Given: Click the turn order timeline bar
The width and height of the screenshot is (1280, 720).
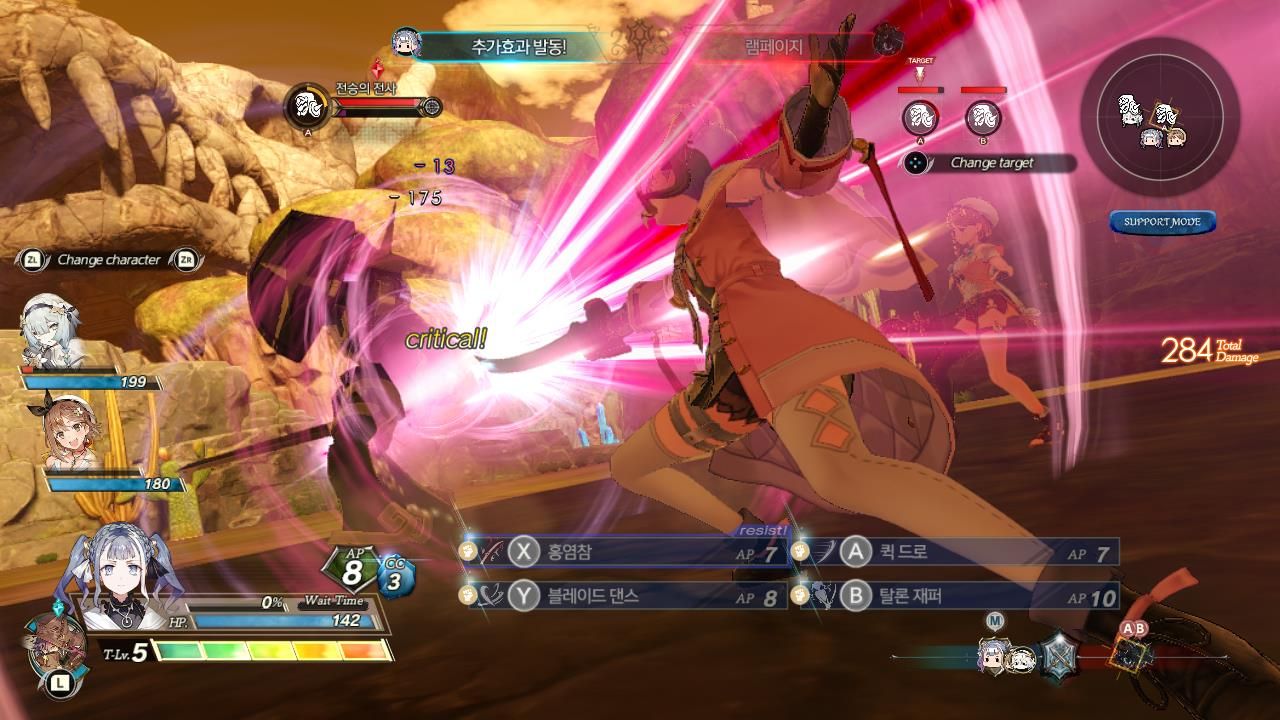Looking at the screenshot, I should point(1058,656).
